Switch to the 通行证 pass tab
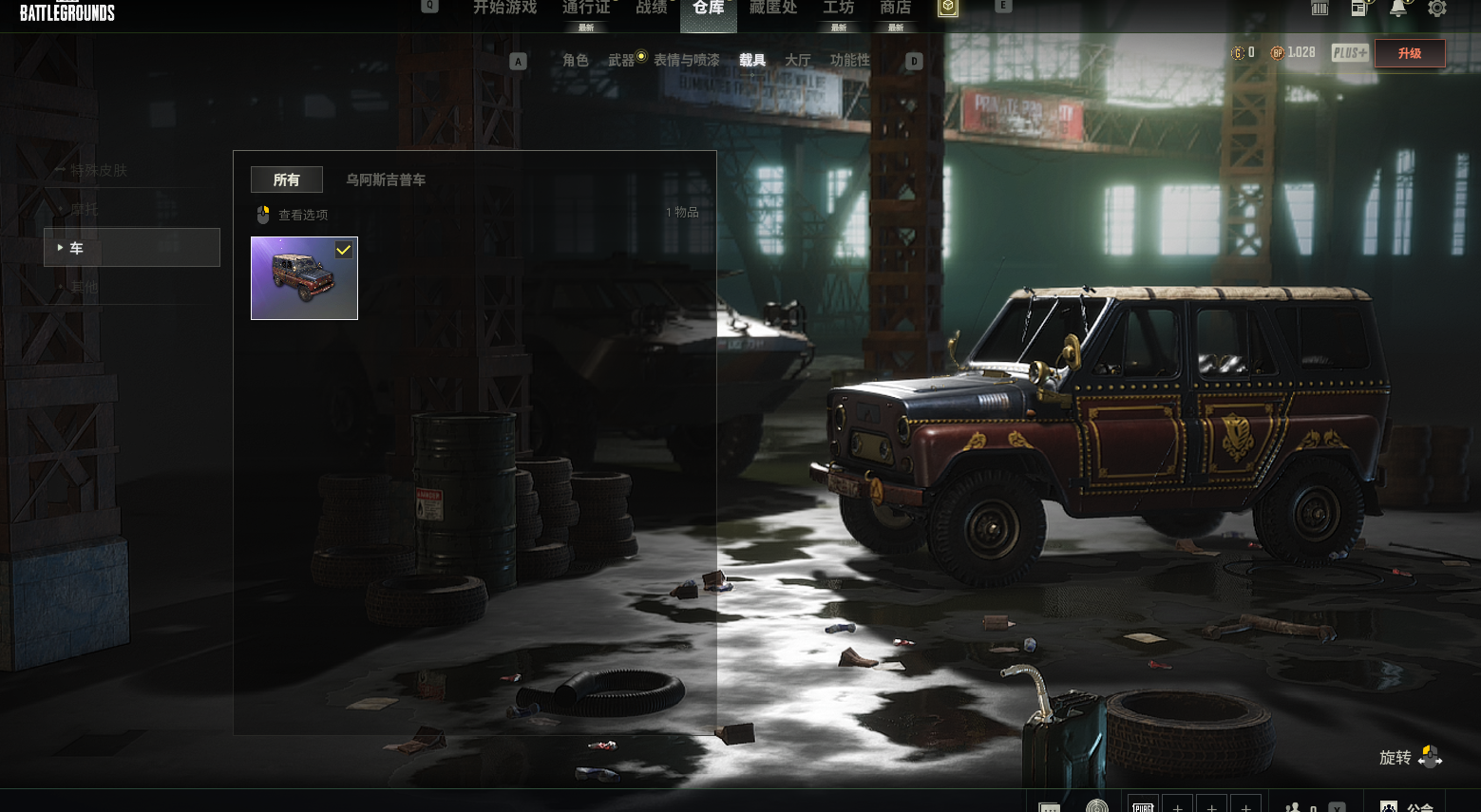The width and height of the screenshot is (1481, 812). coord(585,9)
